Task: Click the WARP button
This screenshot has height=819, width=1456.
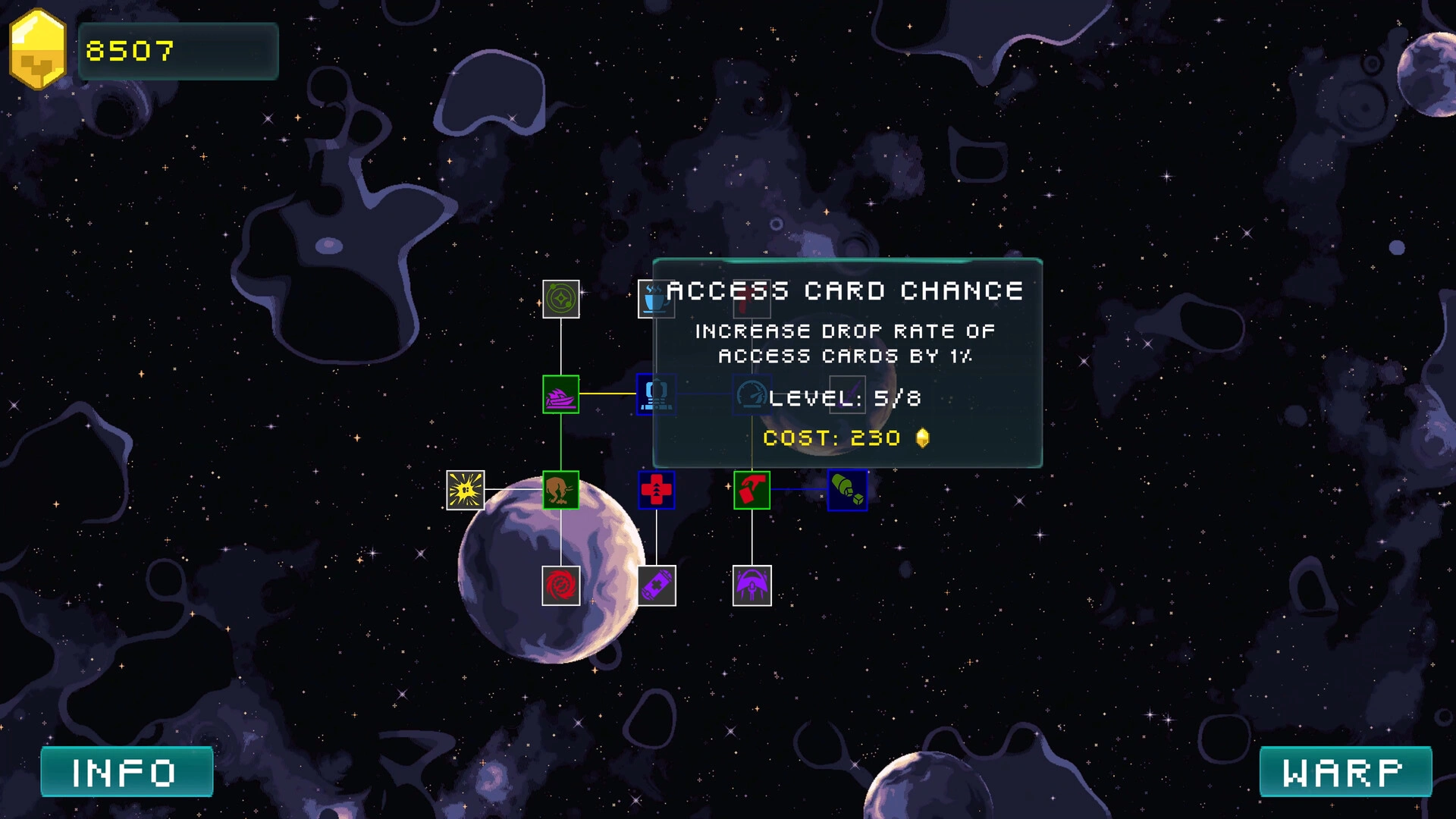Action: [1345, 772]
